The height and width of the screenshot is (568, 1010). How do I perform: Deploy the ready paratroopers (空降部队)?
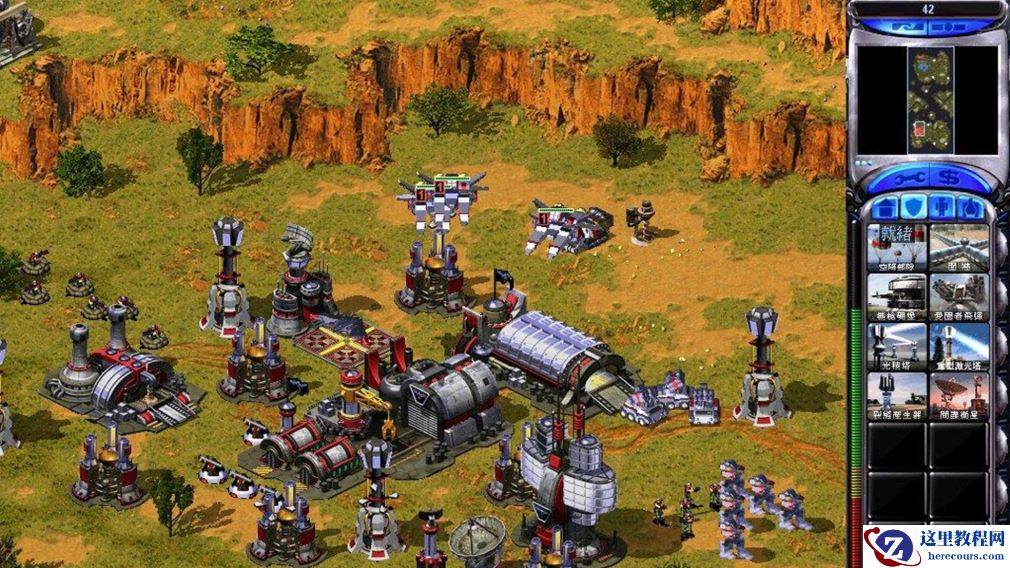click(897, 247)
